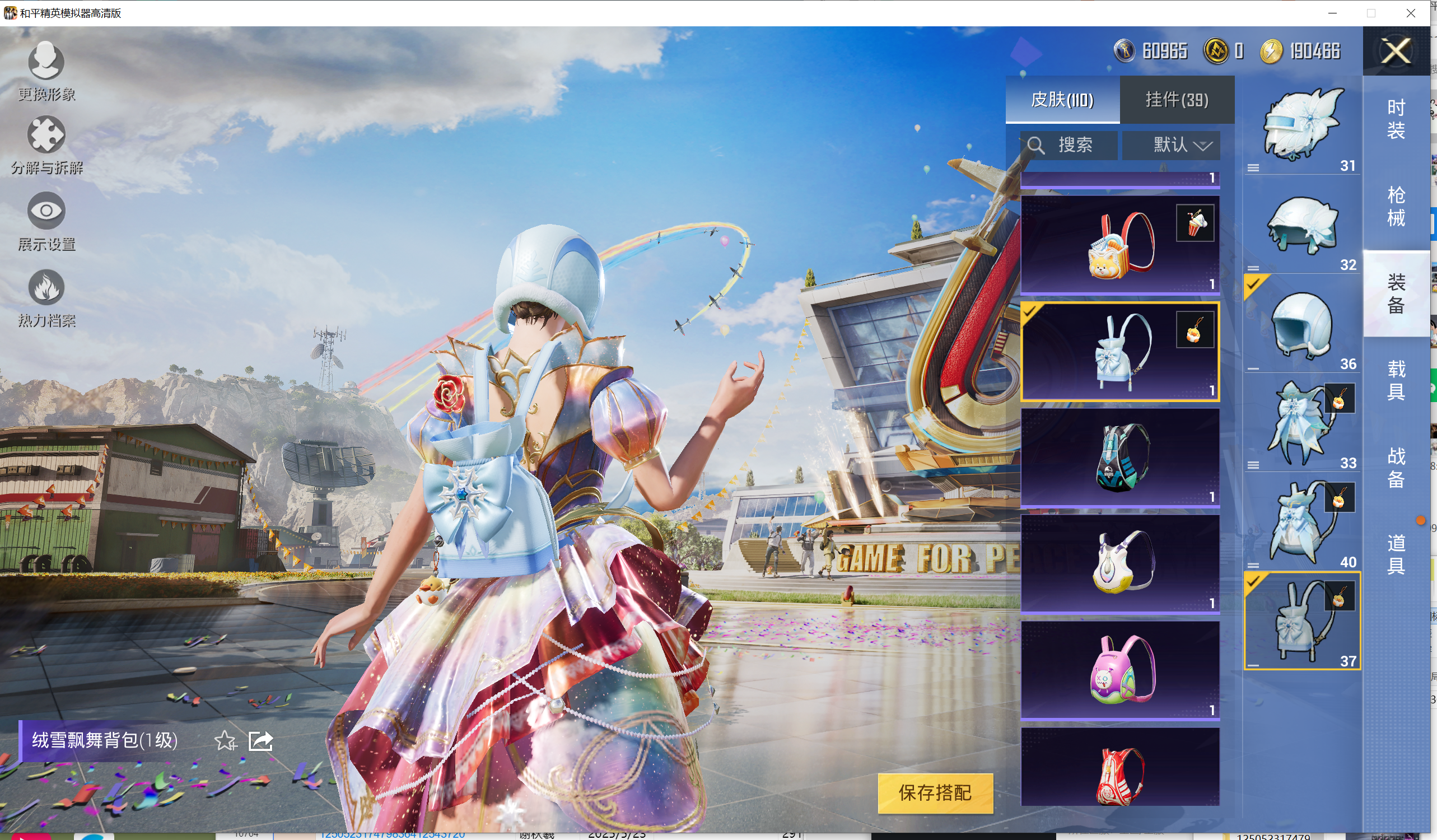Click the 搜索 search box
This screenshot has height=840, width=1437.
(1069, 145)
